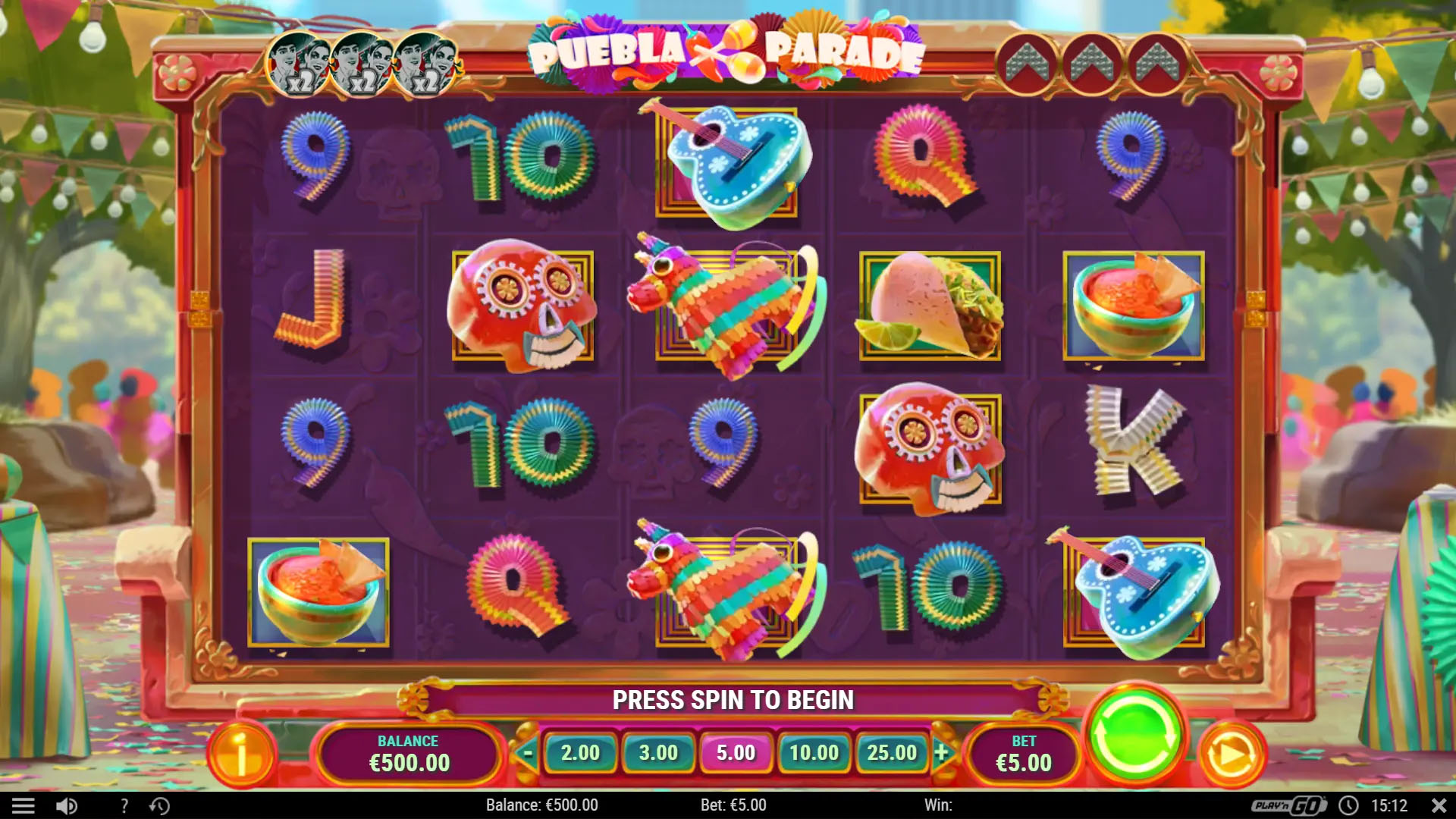The image size is (1456, 819).
Task: Close the game with the X button
Action: click(1438, 805)
